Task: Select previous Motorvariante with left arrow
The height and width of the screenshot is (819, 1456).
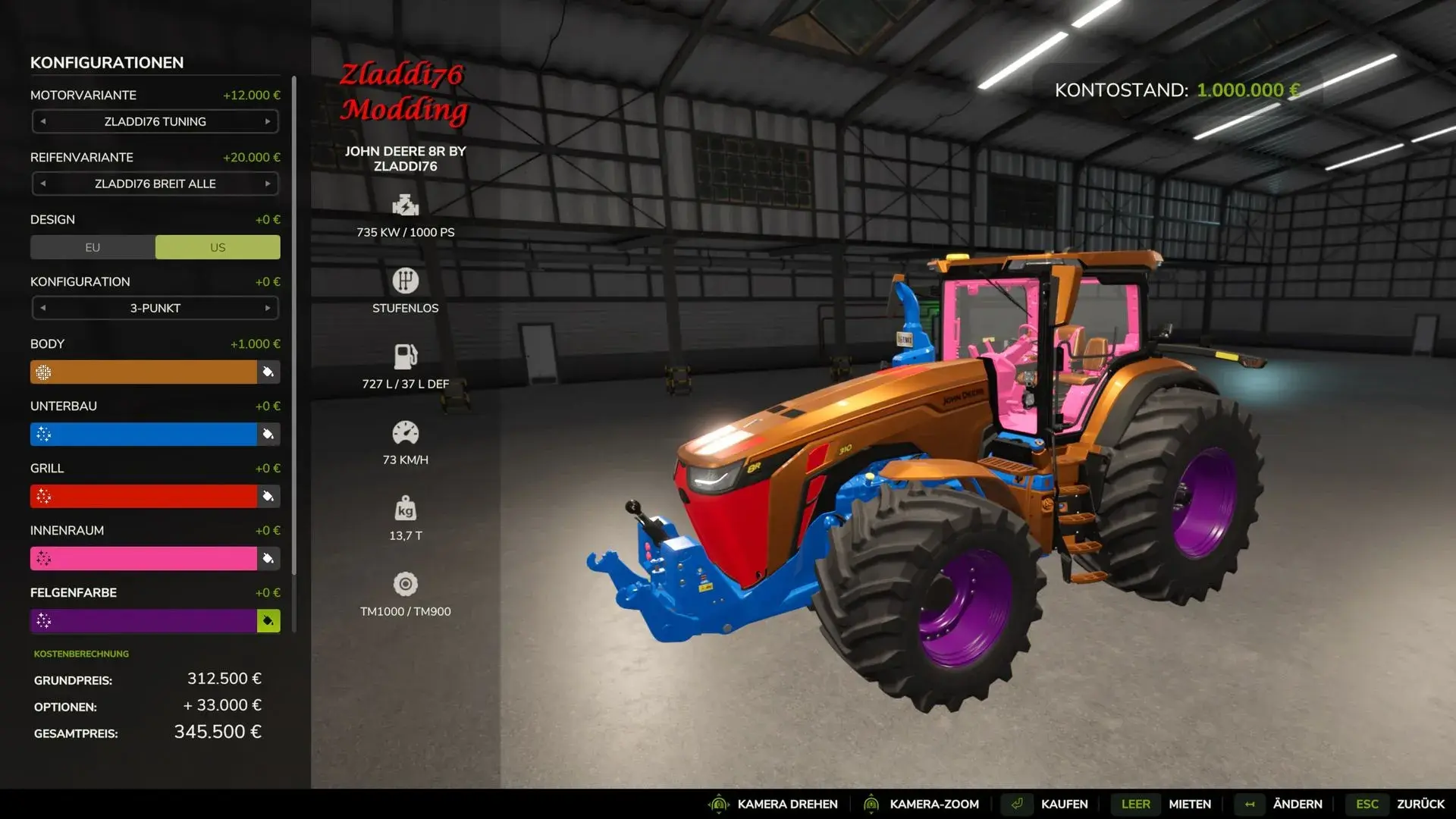Action: (43, 121)
